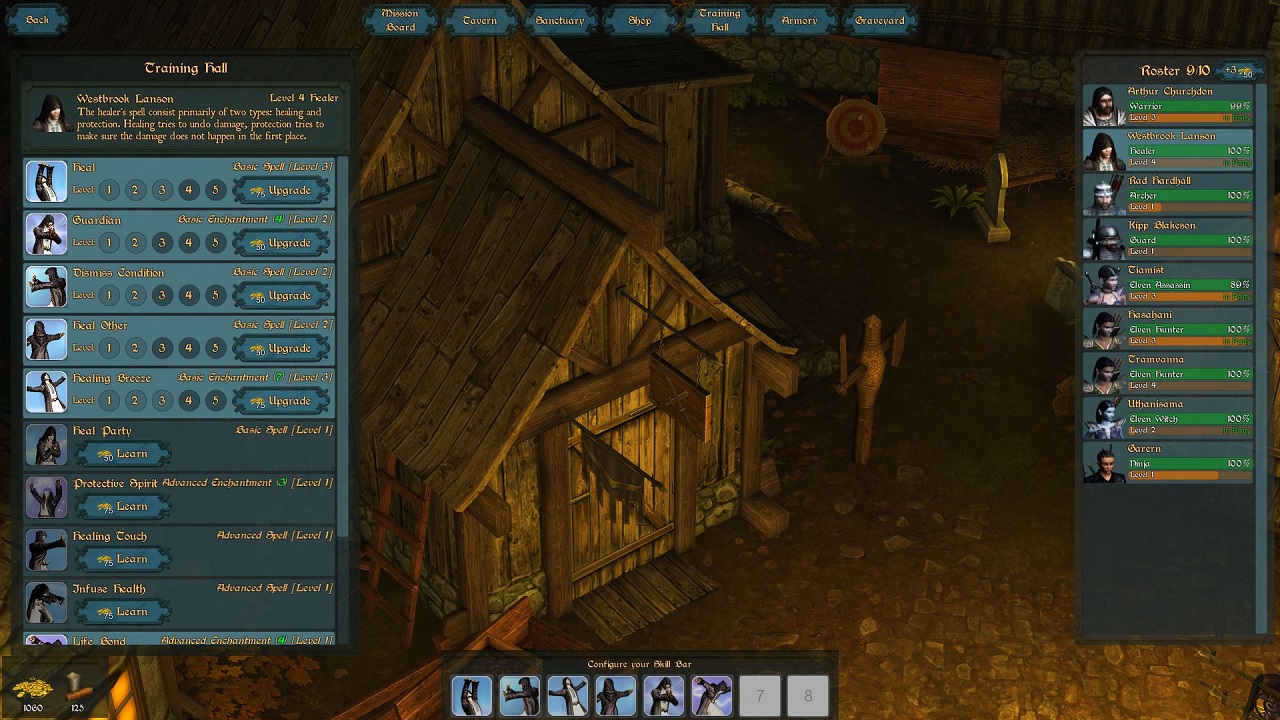Switch to the Armory tab
1280x720 pixels.
(x=799, y=20)
